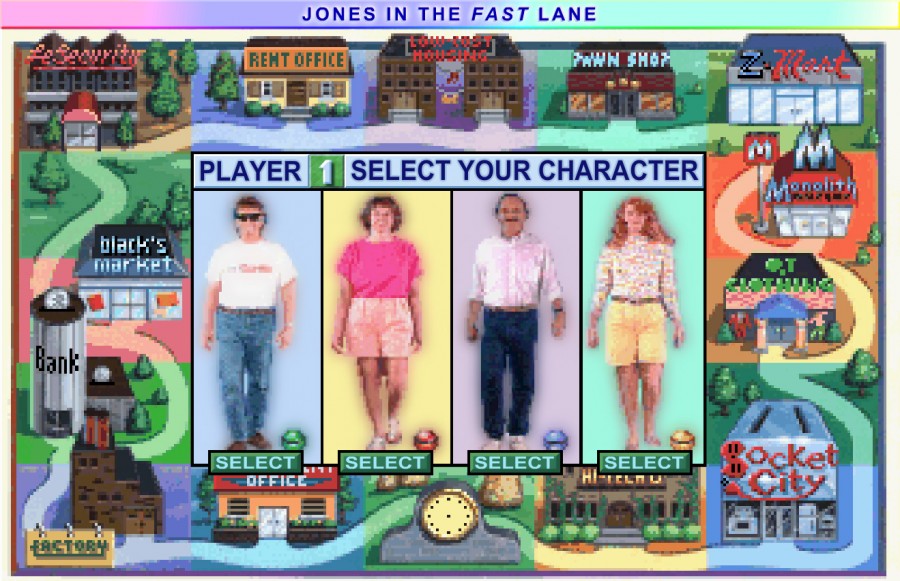Choose the mustached man in dark jeans portrait
Image resolution: width=900 pixels, height=581 pixels.
coord(516,320)
